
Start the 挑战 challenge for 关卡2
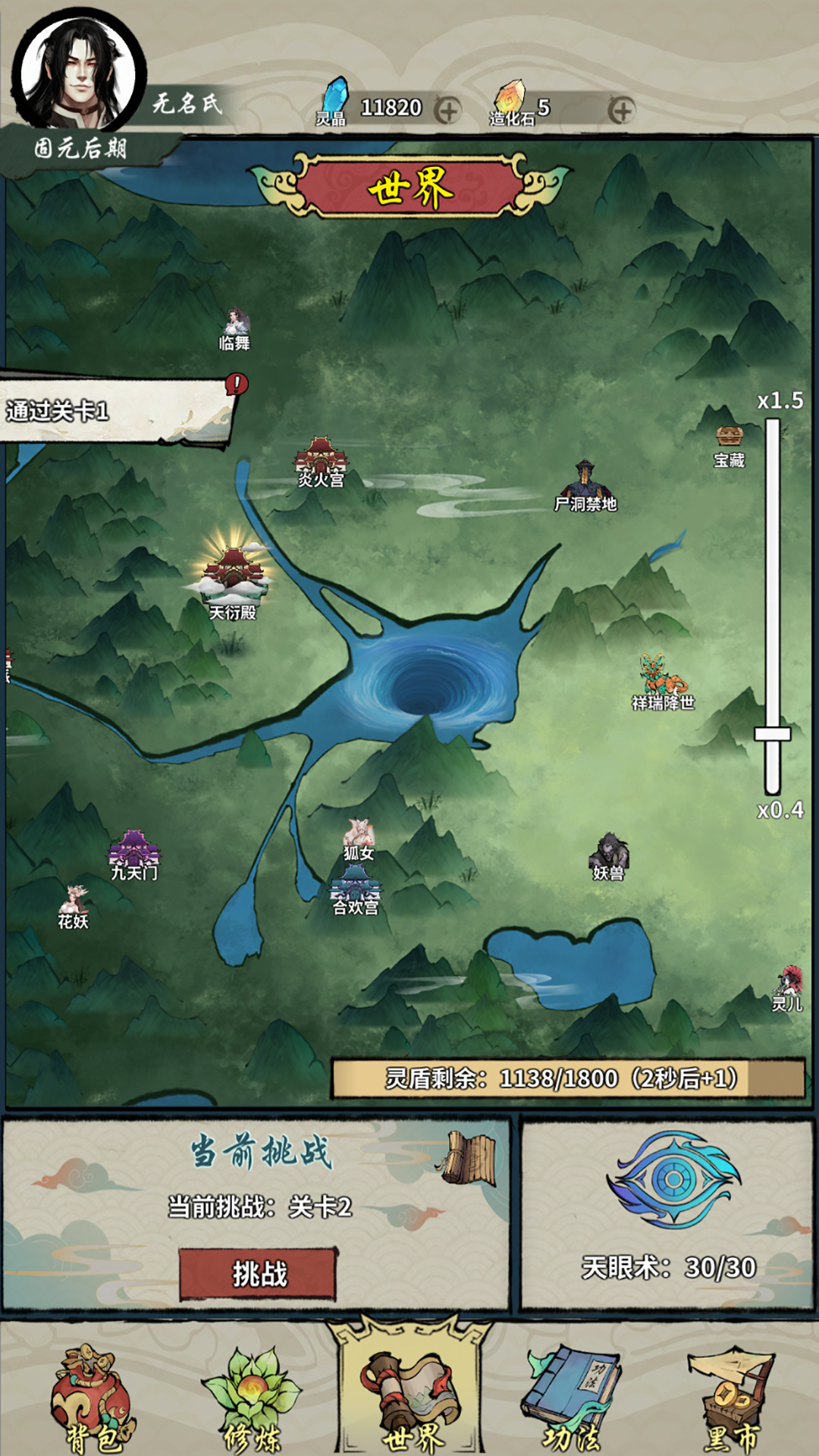pos(258,1274)
